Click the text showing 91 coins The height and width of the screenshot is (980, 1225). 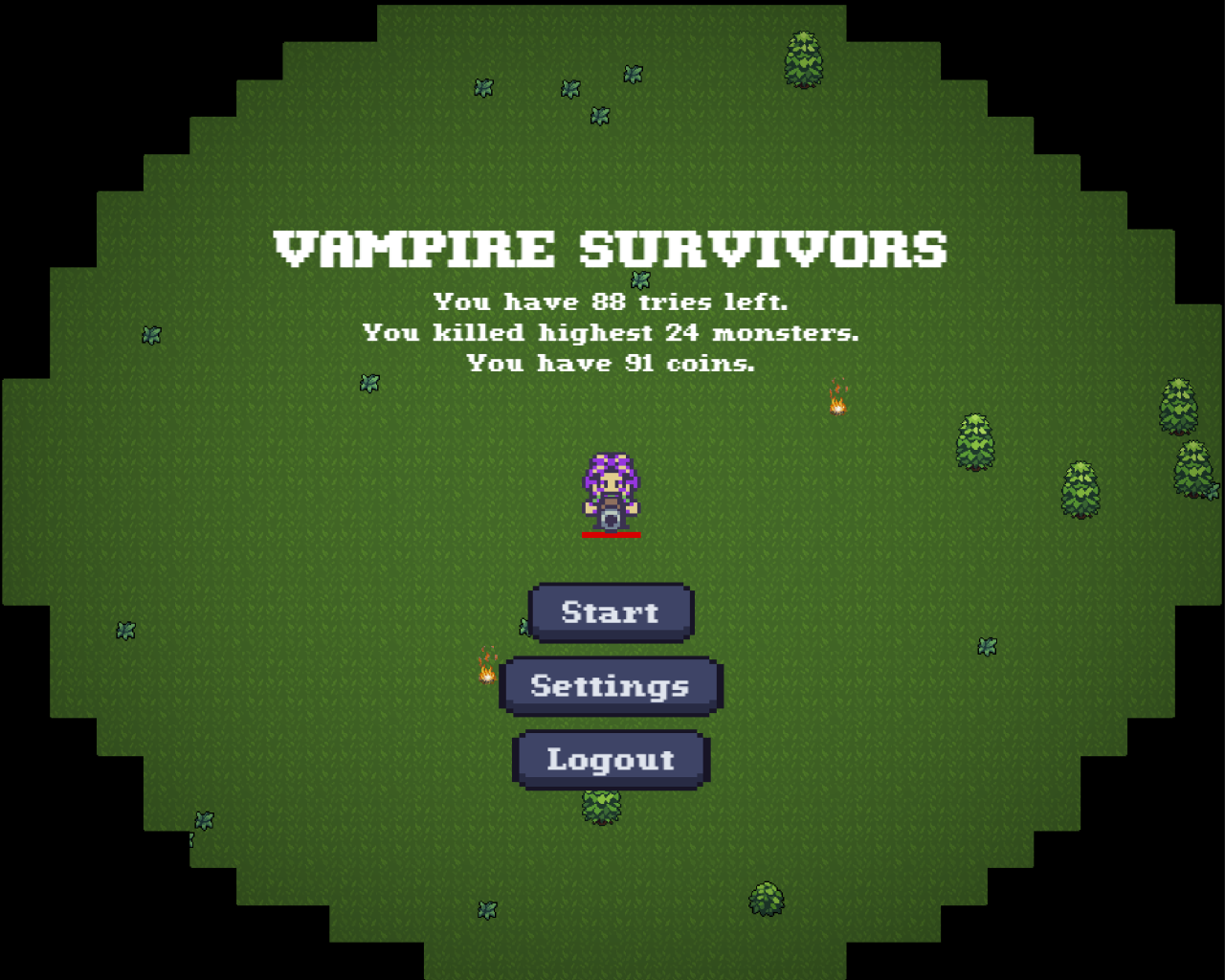pyautogui.click(x=610, y=363)
